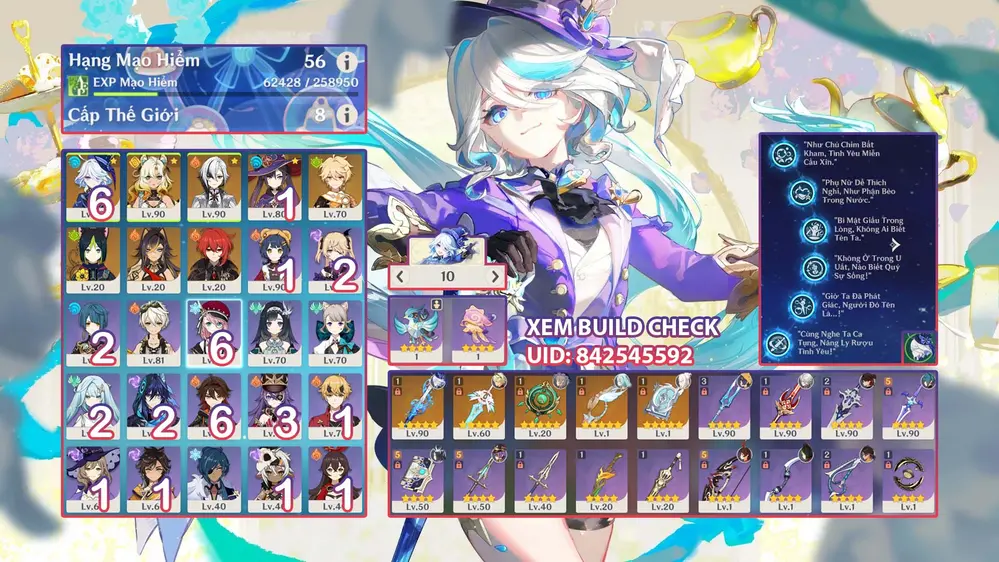Viewport: 999px width, 562px height.
Task: Select the blue bird four-star item
Action: point(418,326)
